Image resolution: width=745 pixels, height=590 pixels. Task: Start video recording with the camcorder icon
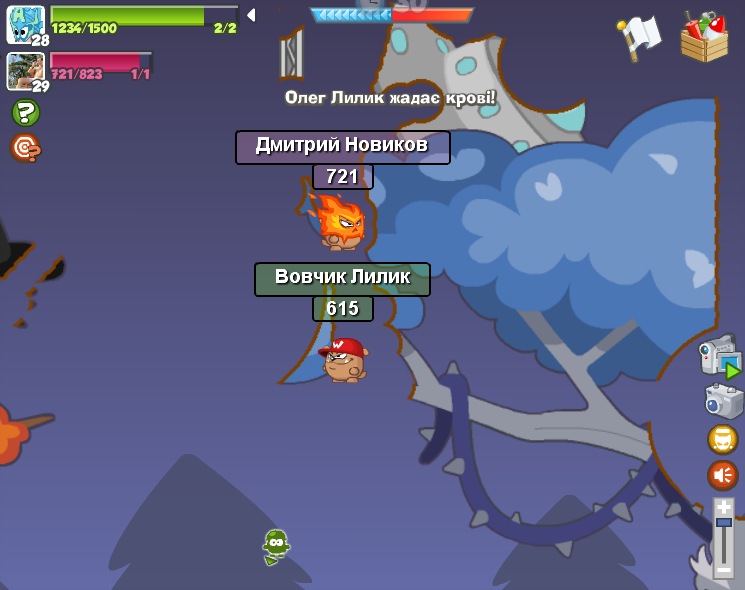click(x=719, y=356)
